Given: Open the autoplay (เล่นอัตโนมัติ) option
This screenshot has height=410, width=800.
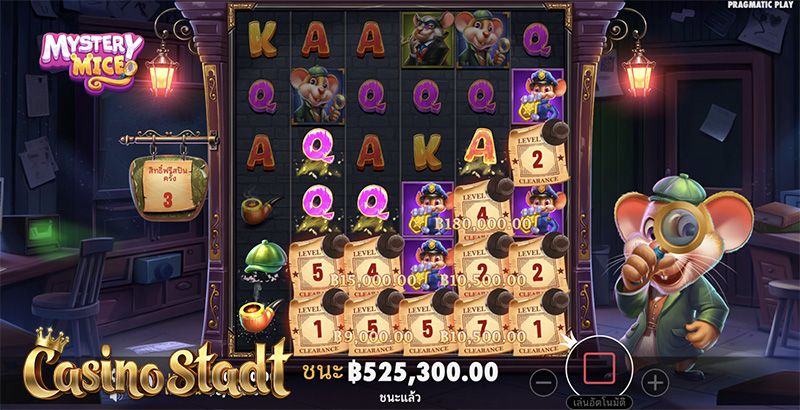Looking at the screenshot, I should [598, 402].
